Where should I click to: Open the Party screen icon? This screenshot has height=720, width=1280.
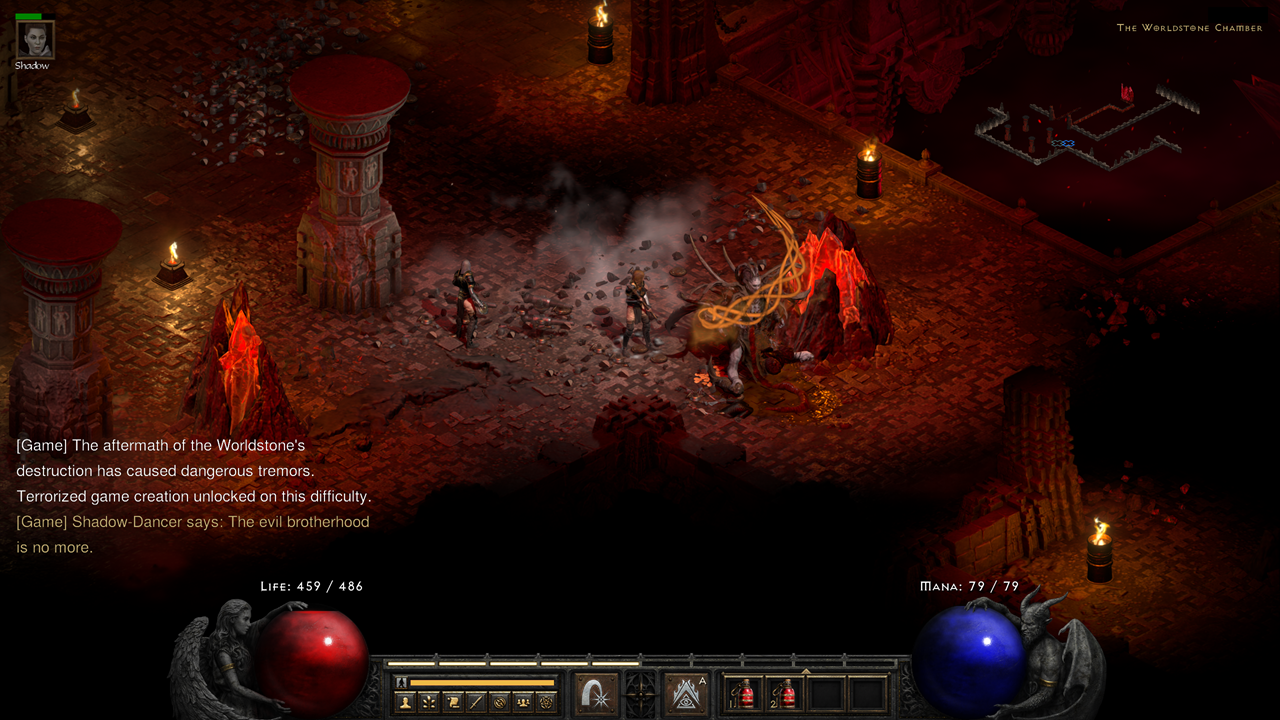tap(525, 699)
